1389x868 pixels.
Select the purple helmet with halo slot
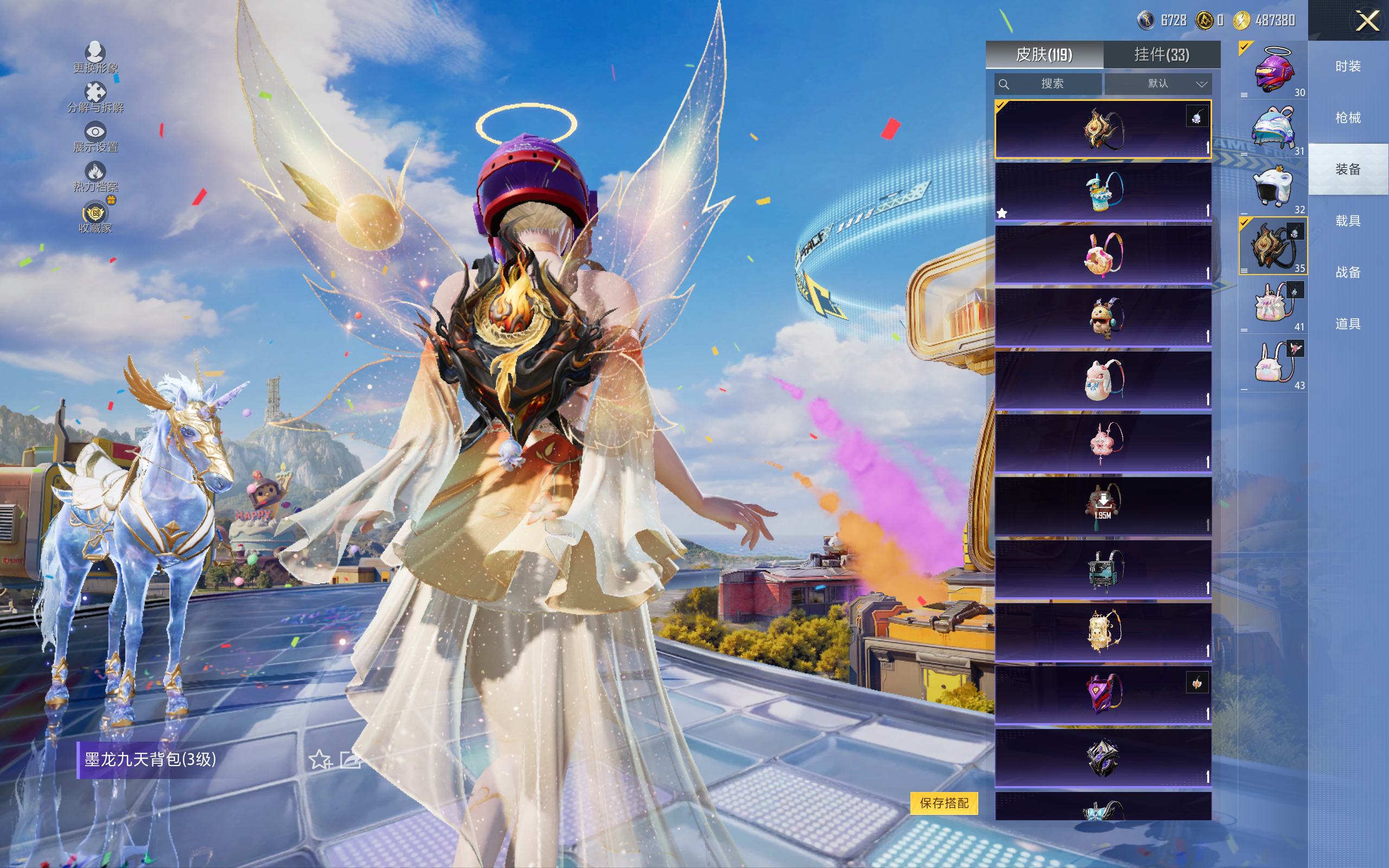pyautogui.click(x=1273, y=70)
